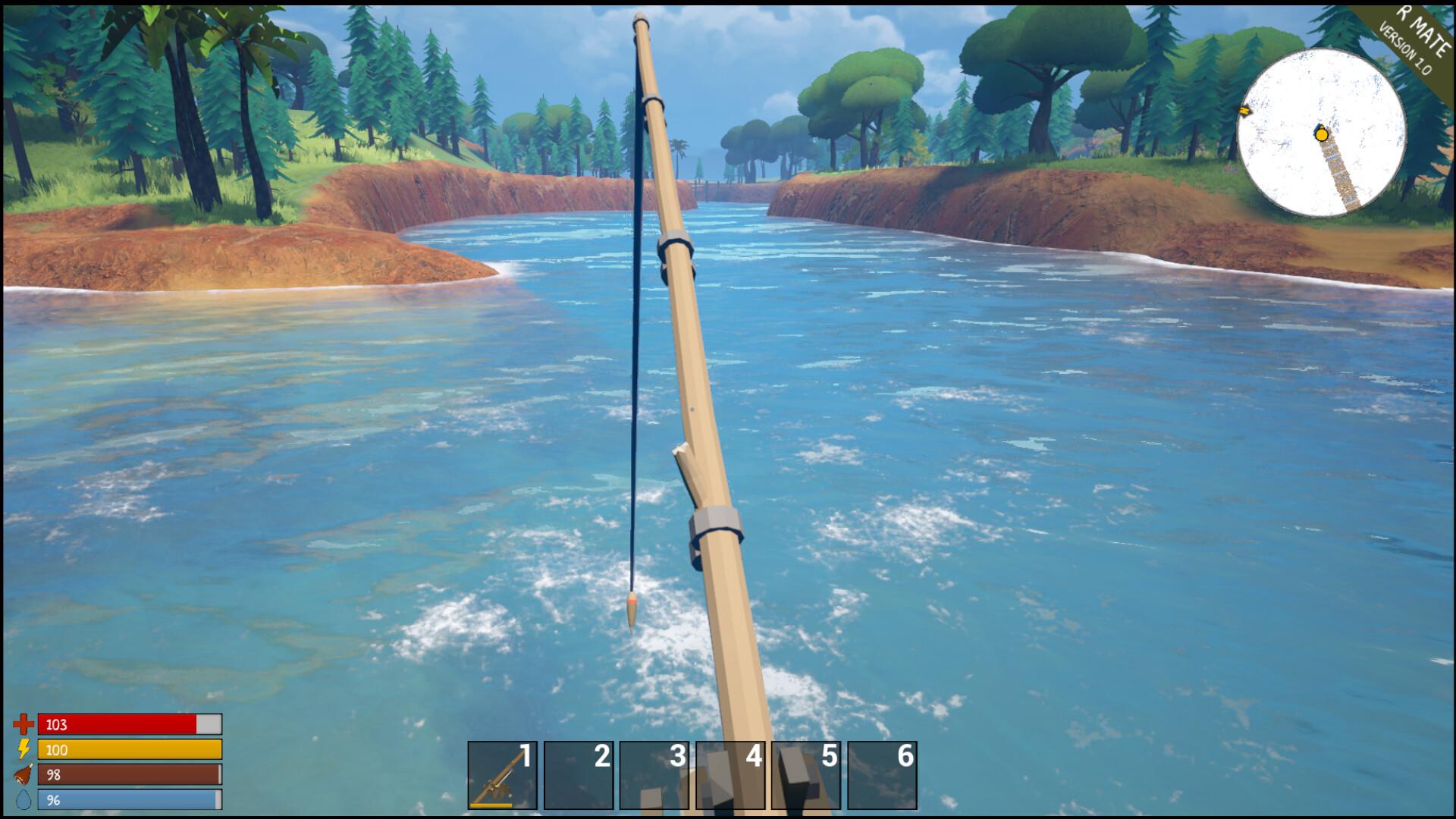The width and height of the screenshot is (1456, 819).
Task: Click the yellow player marker on minimap
Action: click(1322, 135)
